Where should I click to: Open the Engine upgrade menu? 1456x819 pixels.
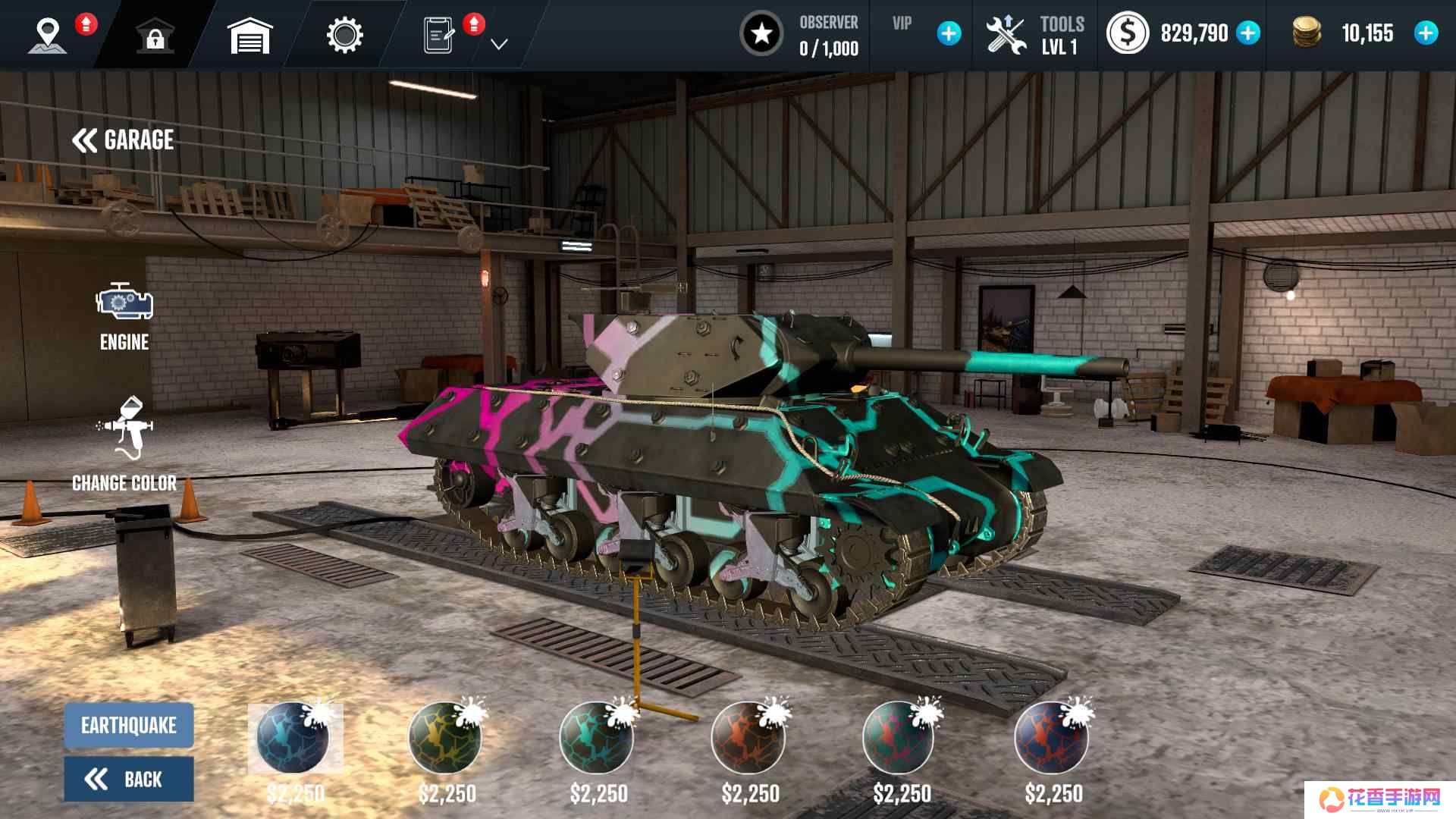124,315
